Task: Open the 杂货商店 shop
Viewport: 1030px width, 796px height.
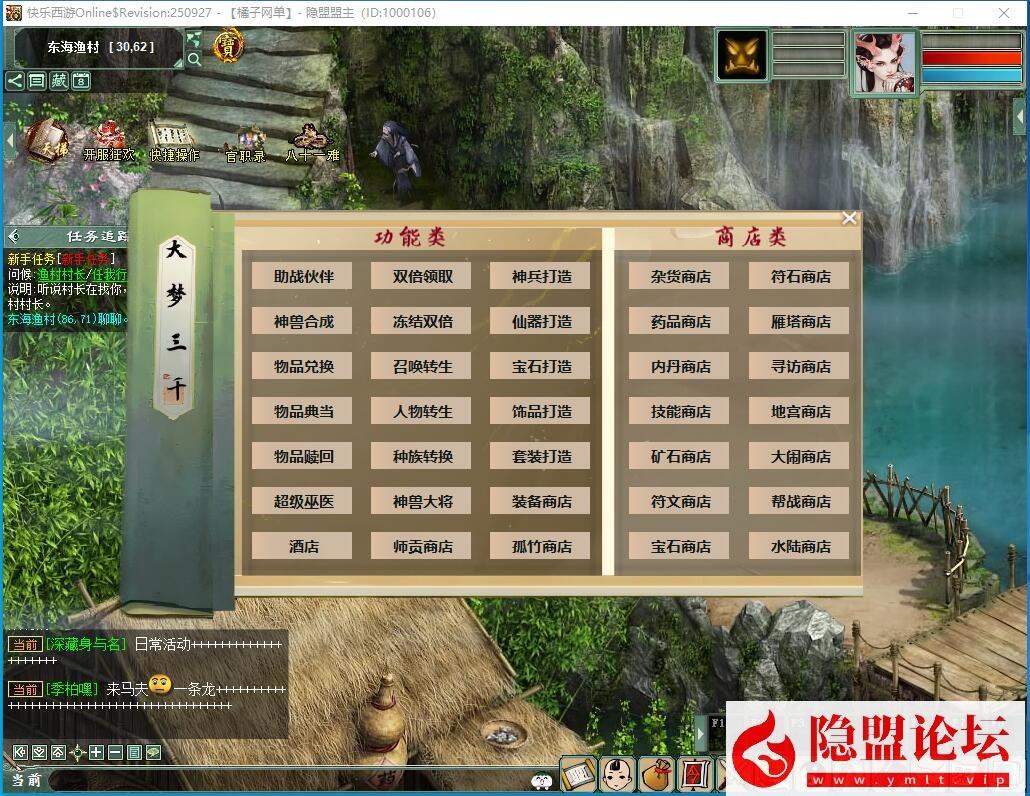Action: click(680, 276)
